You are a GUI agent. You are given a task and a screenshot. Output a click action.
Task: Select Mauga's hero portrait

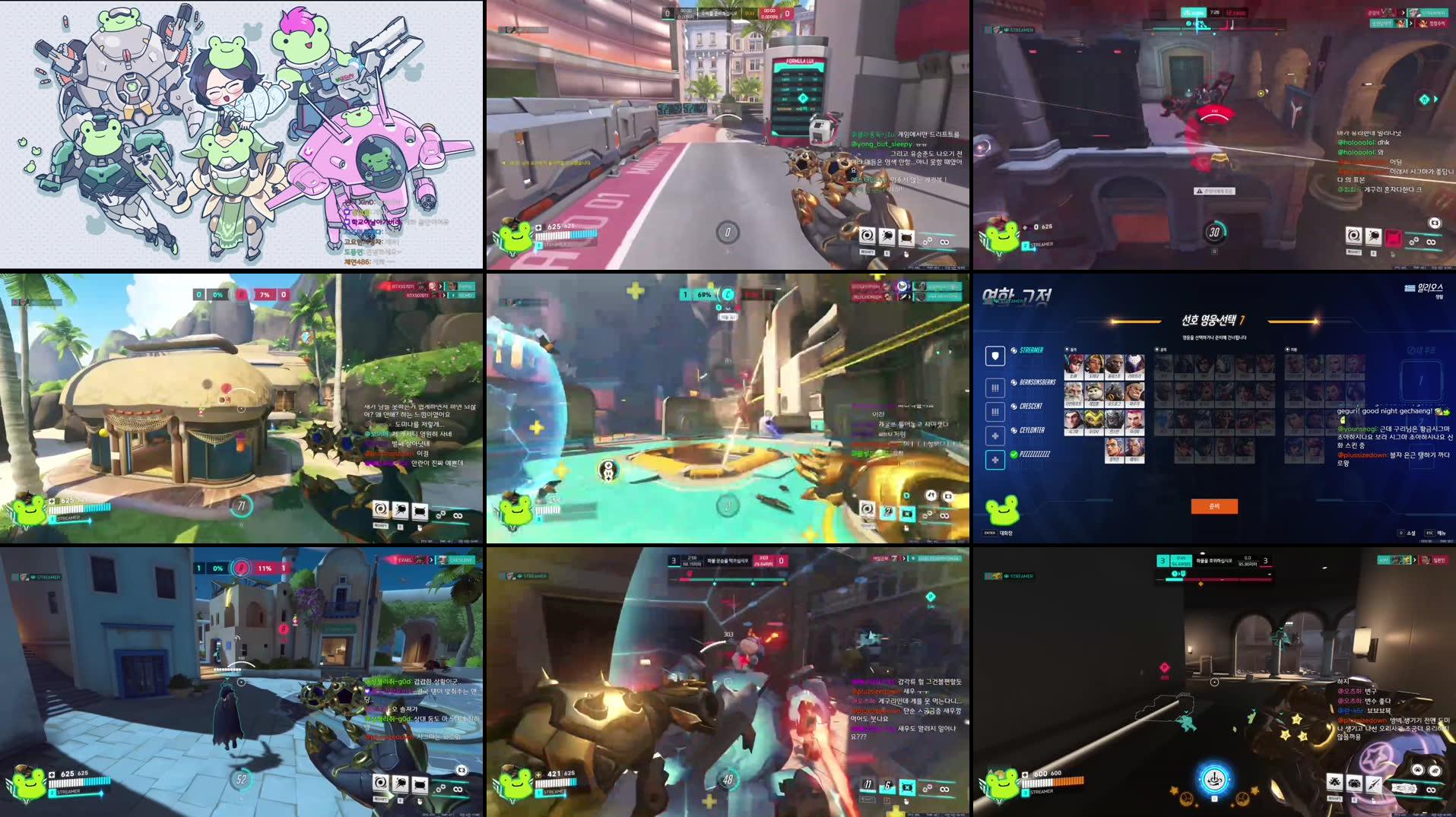(x=1137, y=391)
